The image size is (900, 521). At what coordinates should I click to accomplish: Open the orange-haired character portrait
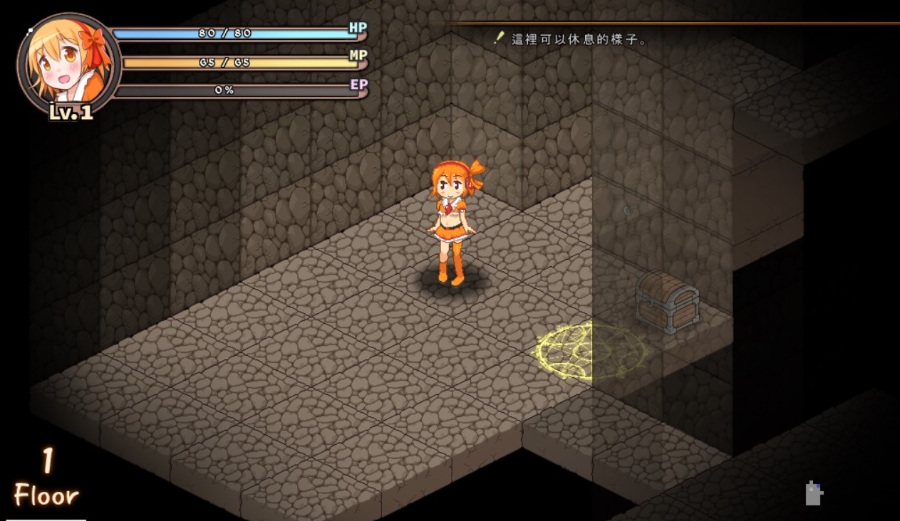click(66, 64)
